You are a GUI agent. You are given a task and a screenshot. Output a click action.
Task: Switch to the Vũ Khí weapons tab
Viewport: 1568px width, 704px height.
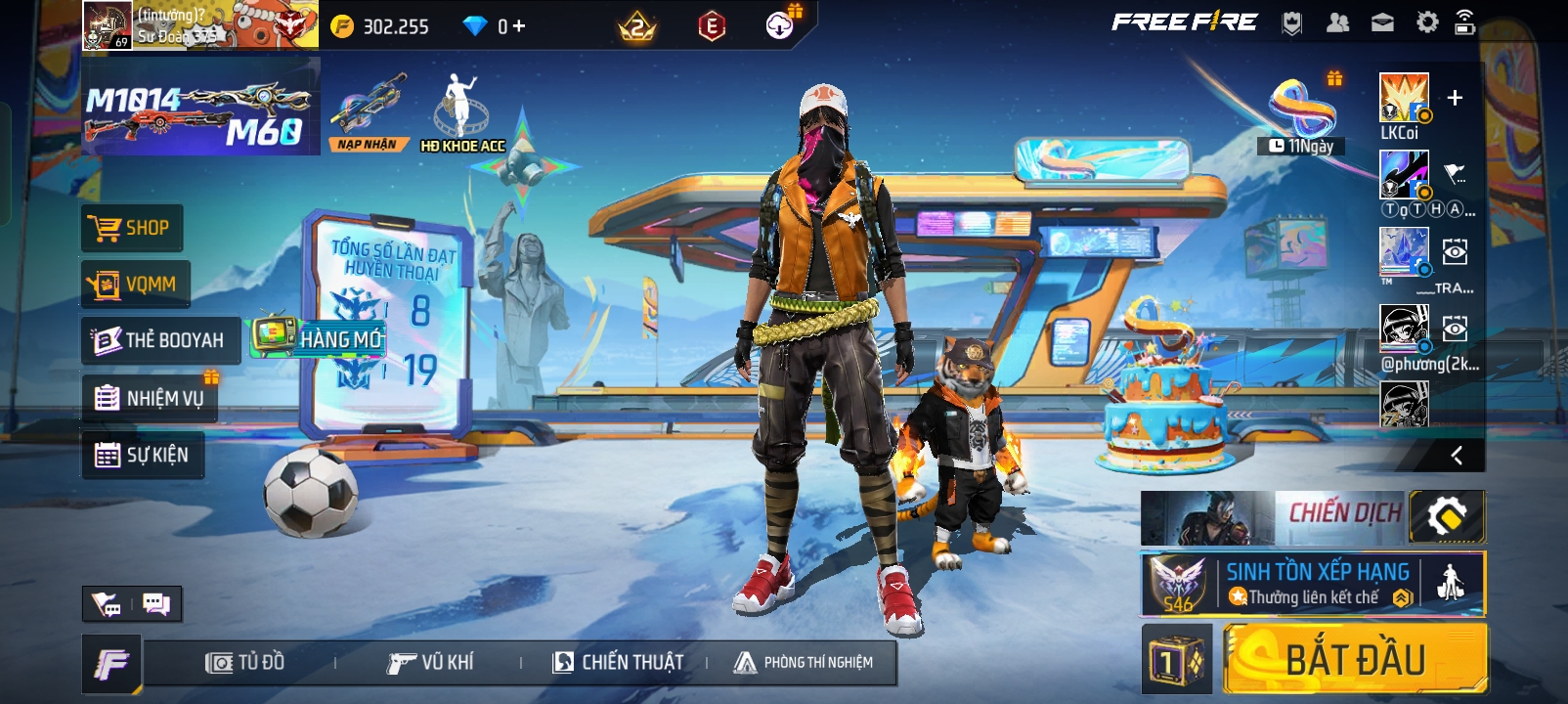pyautogui.click(x=430, y=663)
